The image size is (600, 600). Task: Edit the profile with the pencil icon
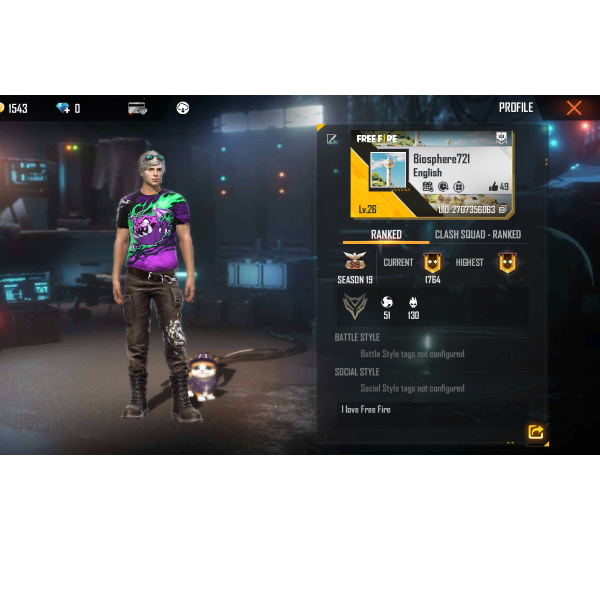click(332, 139)
